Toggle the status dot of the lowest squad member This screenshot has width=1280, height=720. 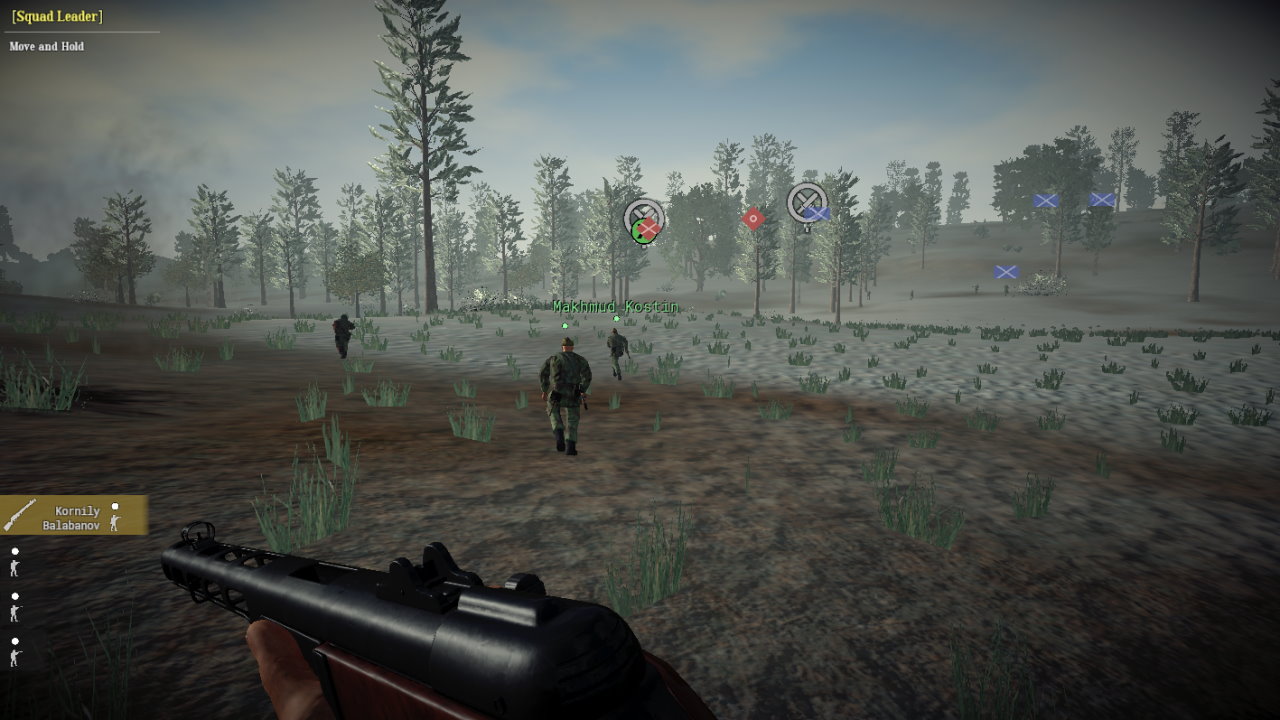[15, 640]
